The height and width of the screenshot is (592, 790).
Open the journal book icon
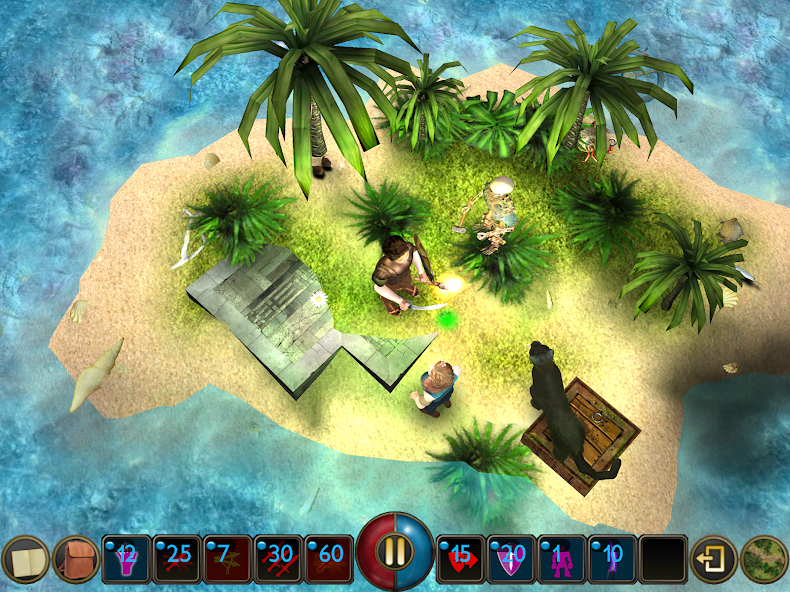25,560
